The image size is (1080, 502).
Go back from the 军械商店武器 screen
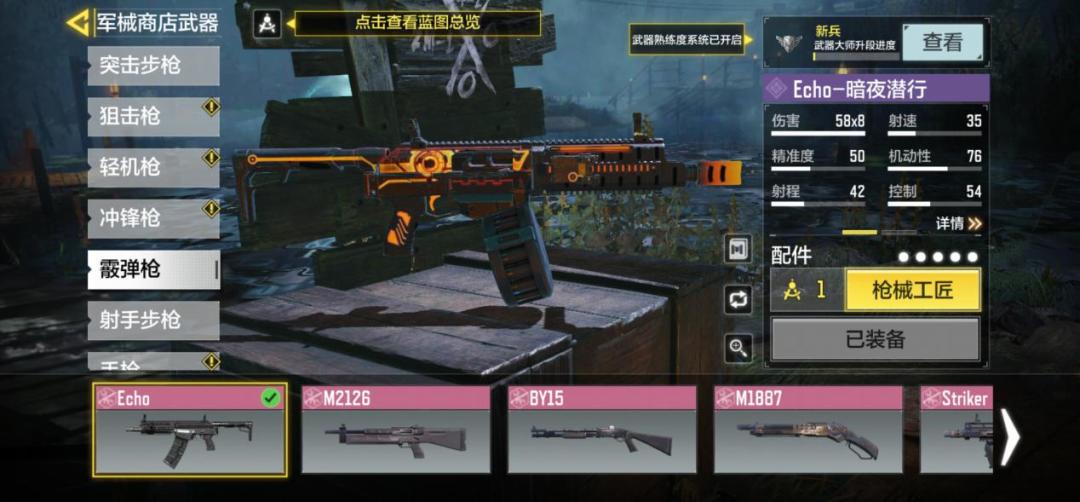click(x=79, y=22)
